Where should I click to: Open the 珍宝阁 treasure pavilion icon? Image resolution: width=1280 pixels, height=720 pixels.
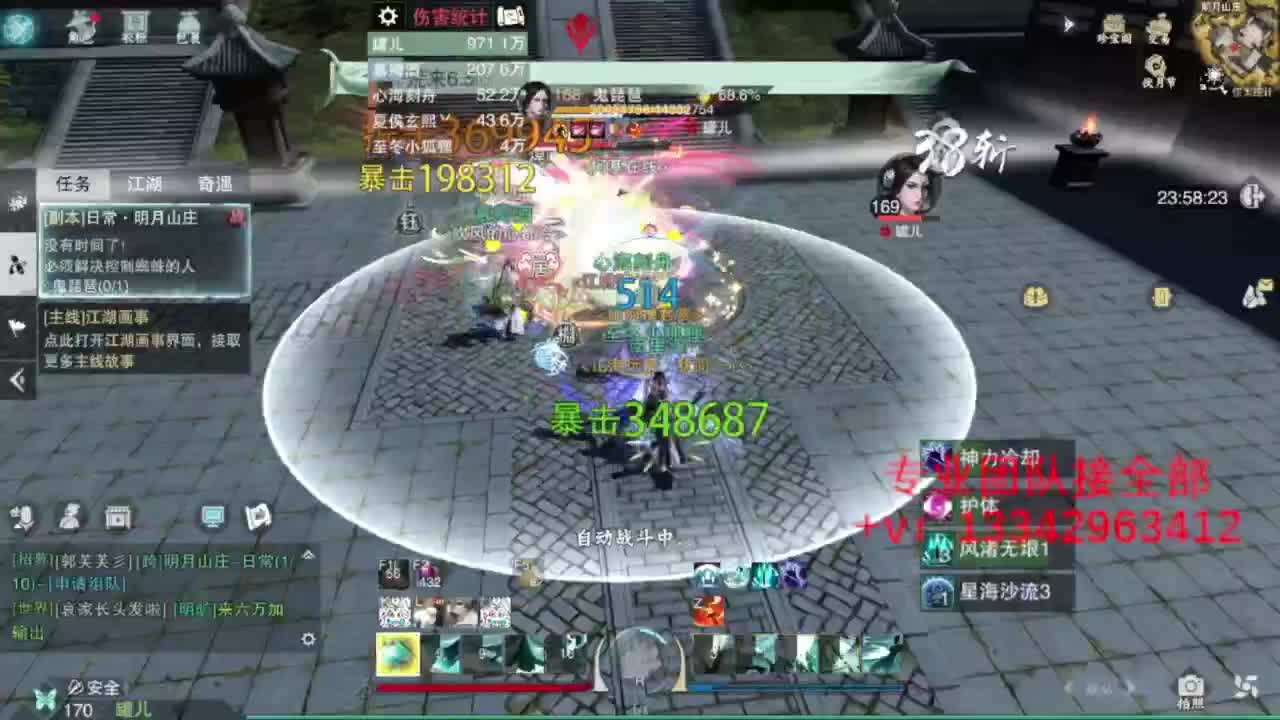[x=1113, y=25]
